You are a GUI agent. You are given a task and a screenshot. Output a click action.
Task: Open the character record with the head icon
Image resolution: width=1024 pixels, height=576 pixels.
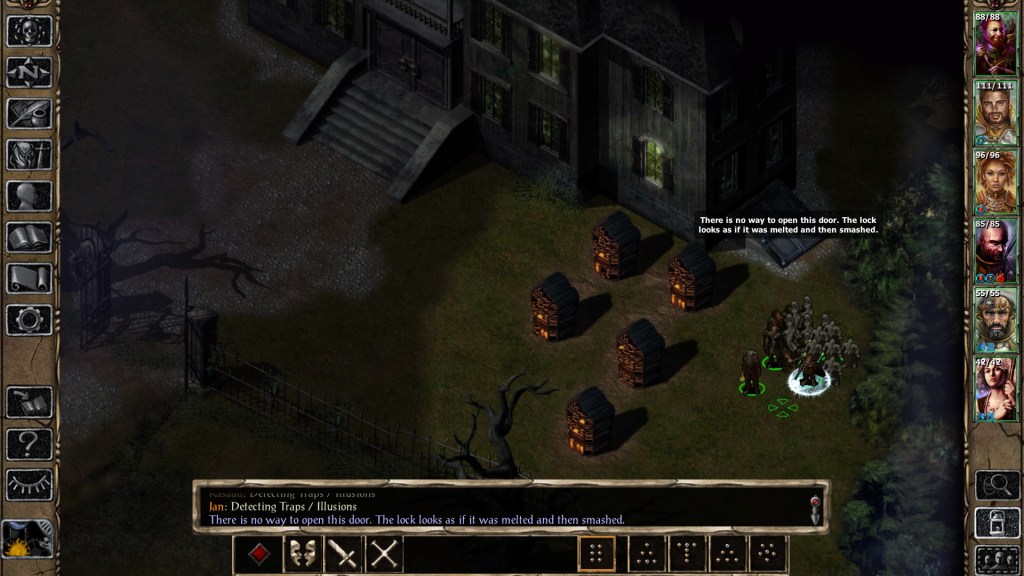click(x=29, y=196)
